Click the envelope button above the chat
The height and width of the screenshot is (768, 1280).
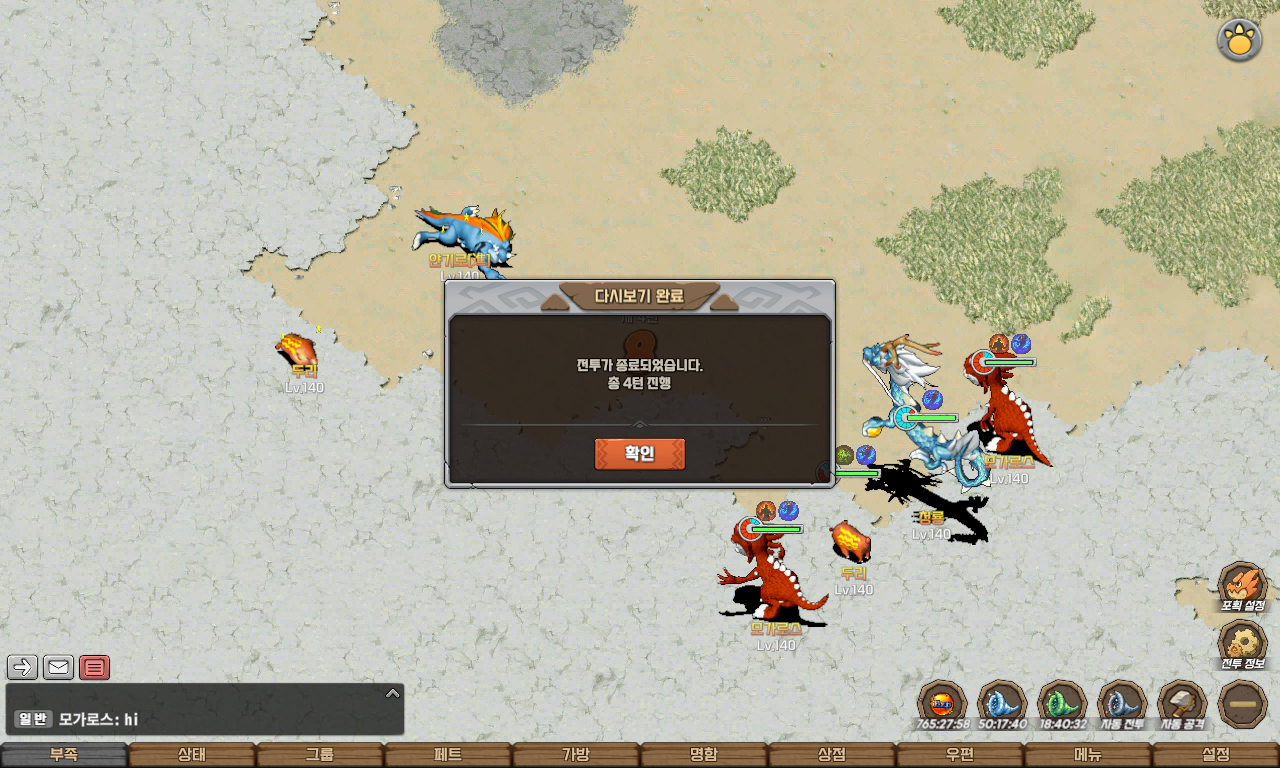(x=58, y=667)
